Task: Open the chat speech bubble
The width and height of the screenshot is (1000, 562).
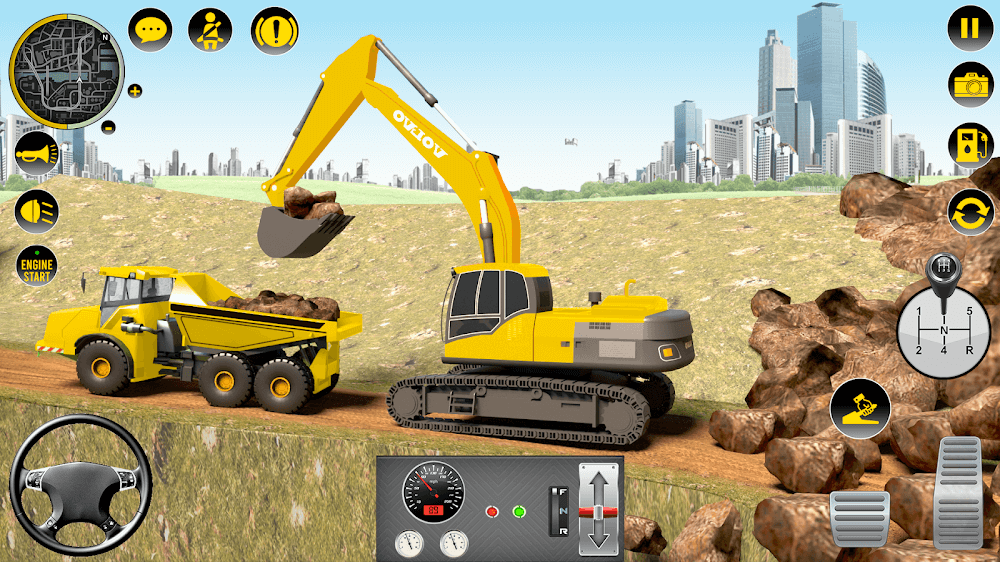Action: 150,30
